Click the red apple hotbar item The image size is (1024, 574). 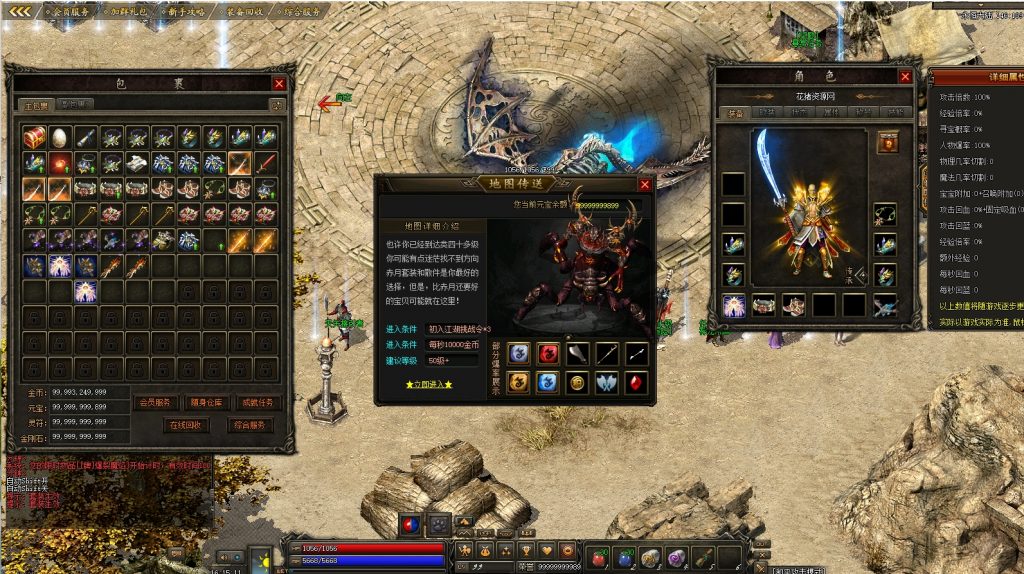[599, 557]
